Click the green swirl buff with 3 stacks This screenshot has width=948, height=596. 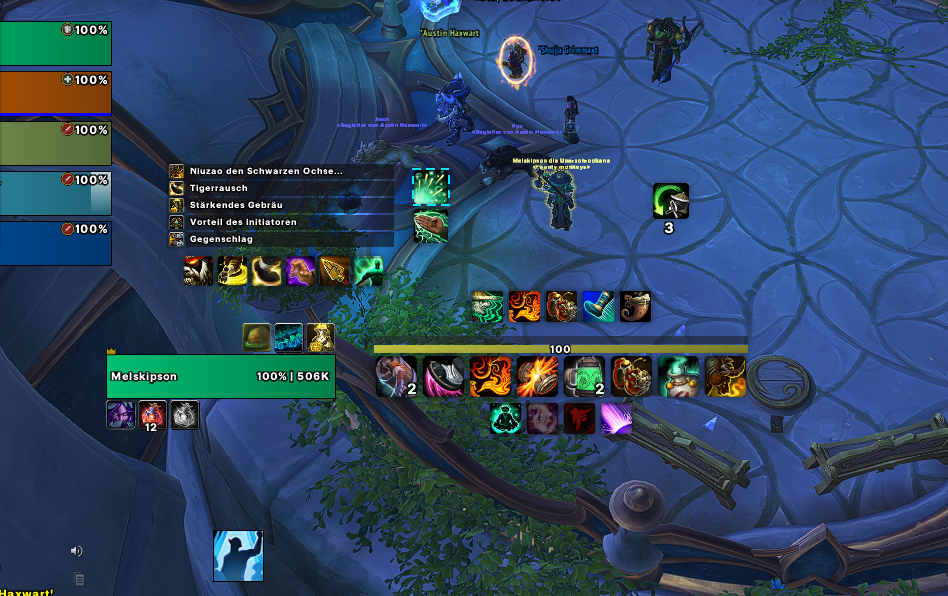670,201
